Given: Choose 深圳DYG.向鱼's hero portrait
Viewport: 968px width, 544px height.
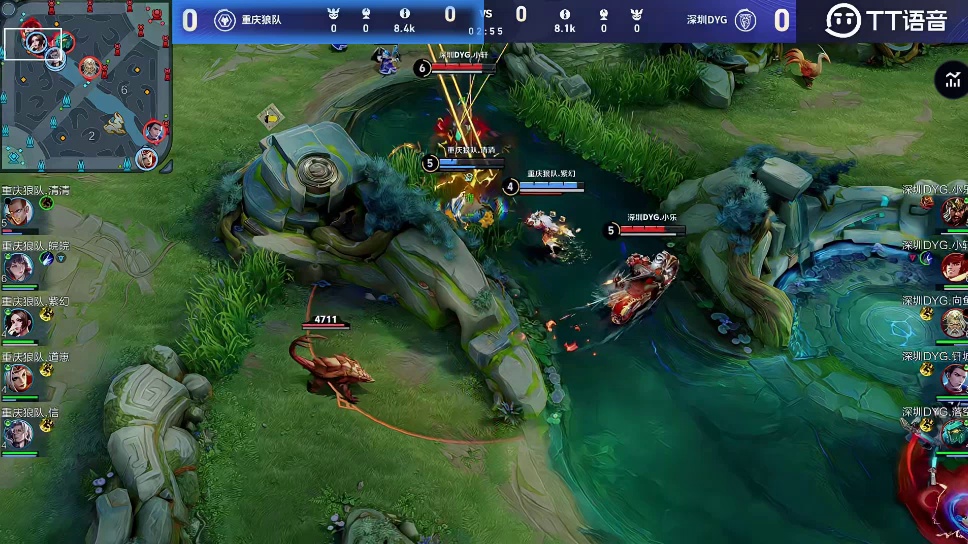Looking at the screenshot, I should [953, 322].
